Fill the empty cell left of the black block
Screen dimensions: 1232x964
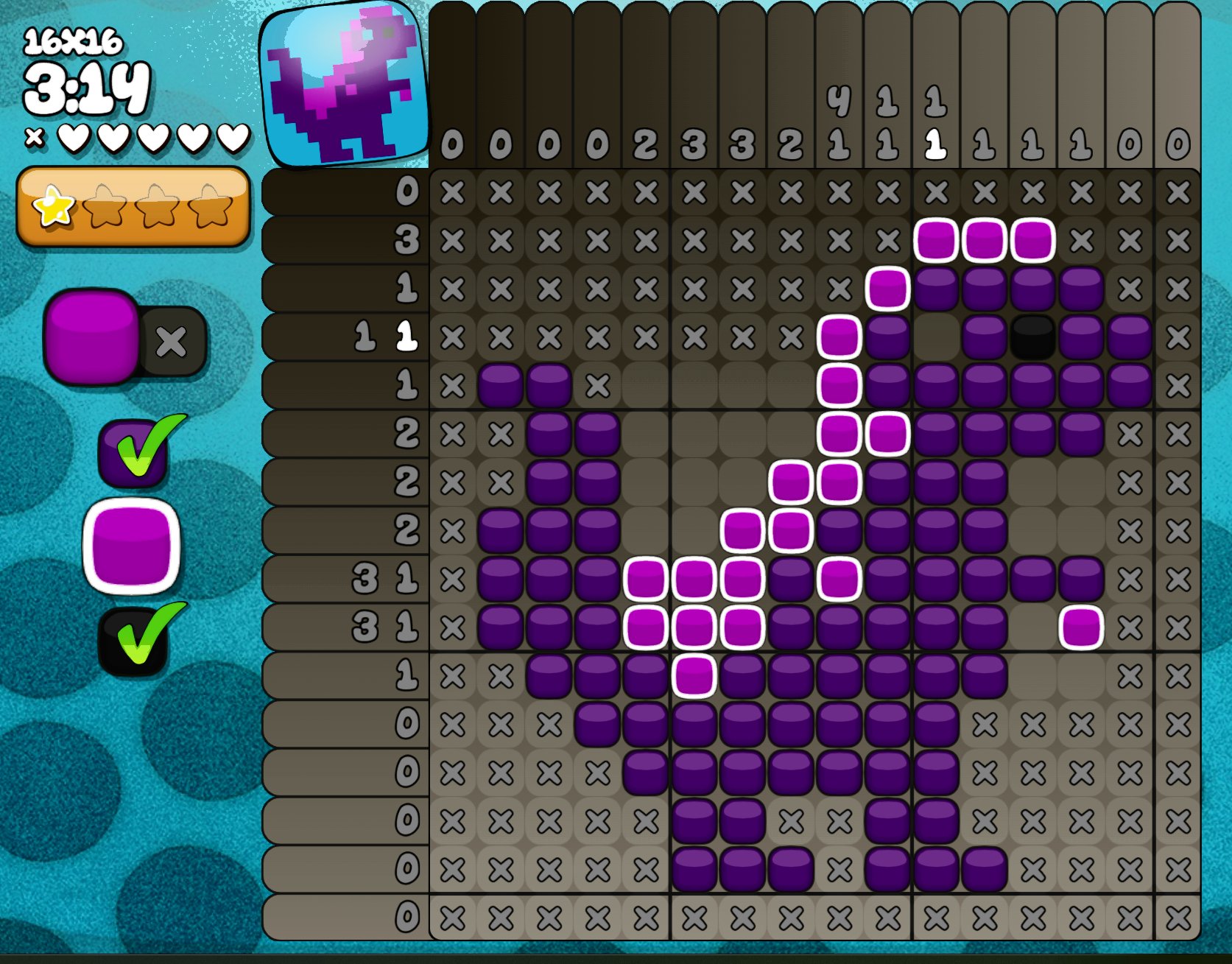click(x=936, y=337)
